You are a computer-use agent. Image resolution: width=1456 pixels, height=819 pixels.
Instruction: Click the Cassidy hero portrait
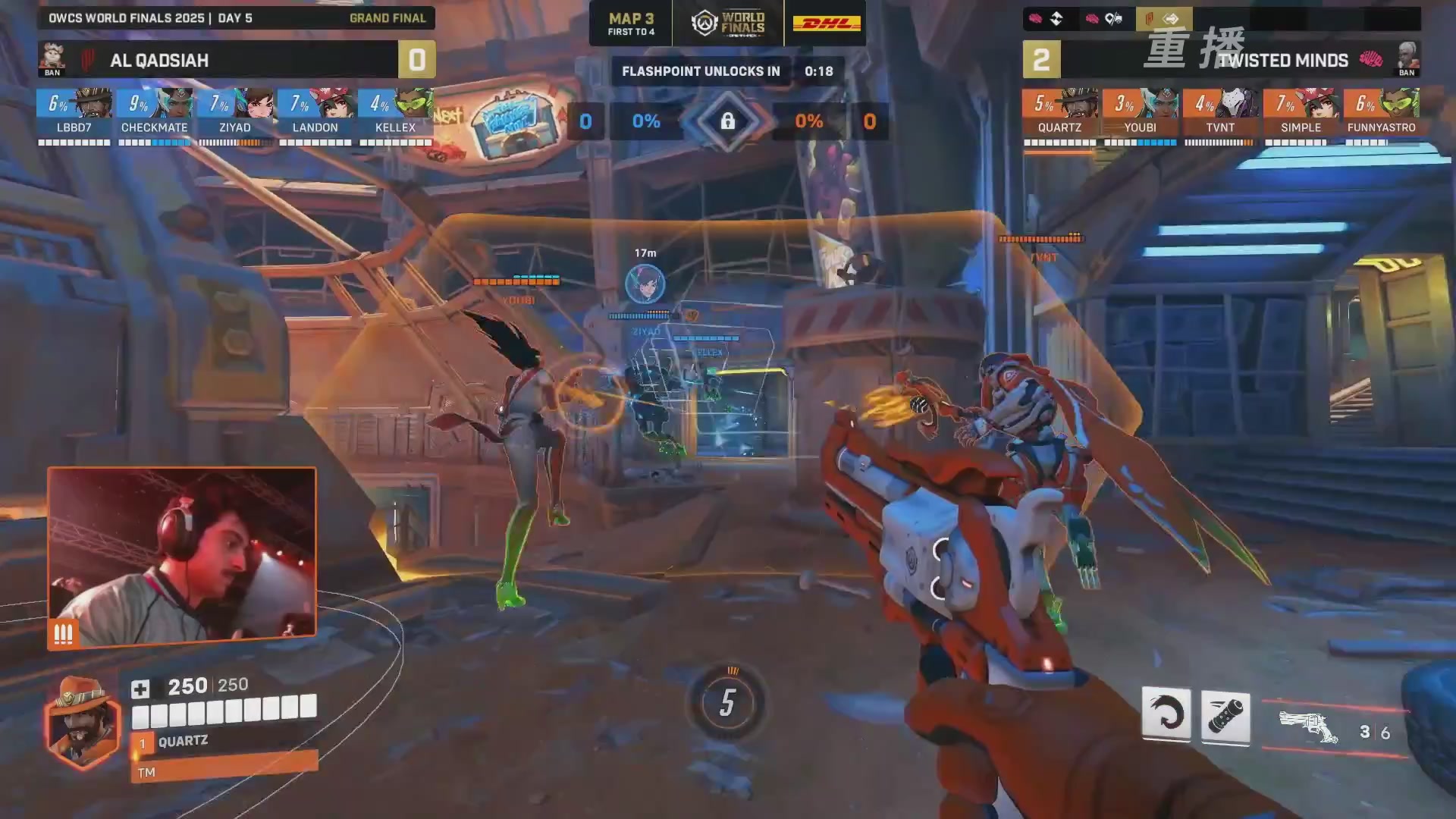(x=82, y=722)
